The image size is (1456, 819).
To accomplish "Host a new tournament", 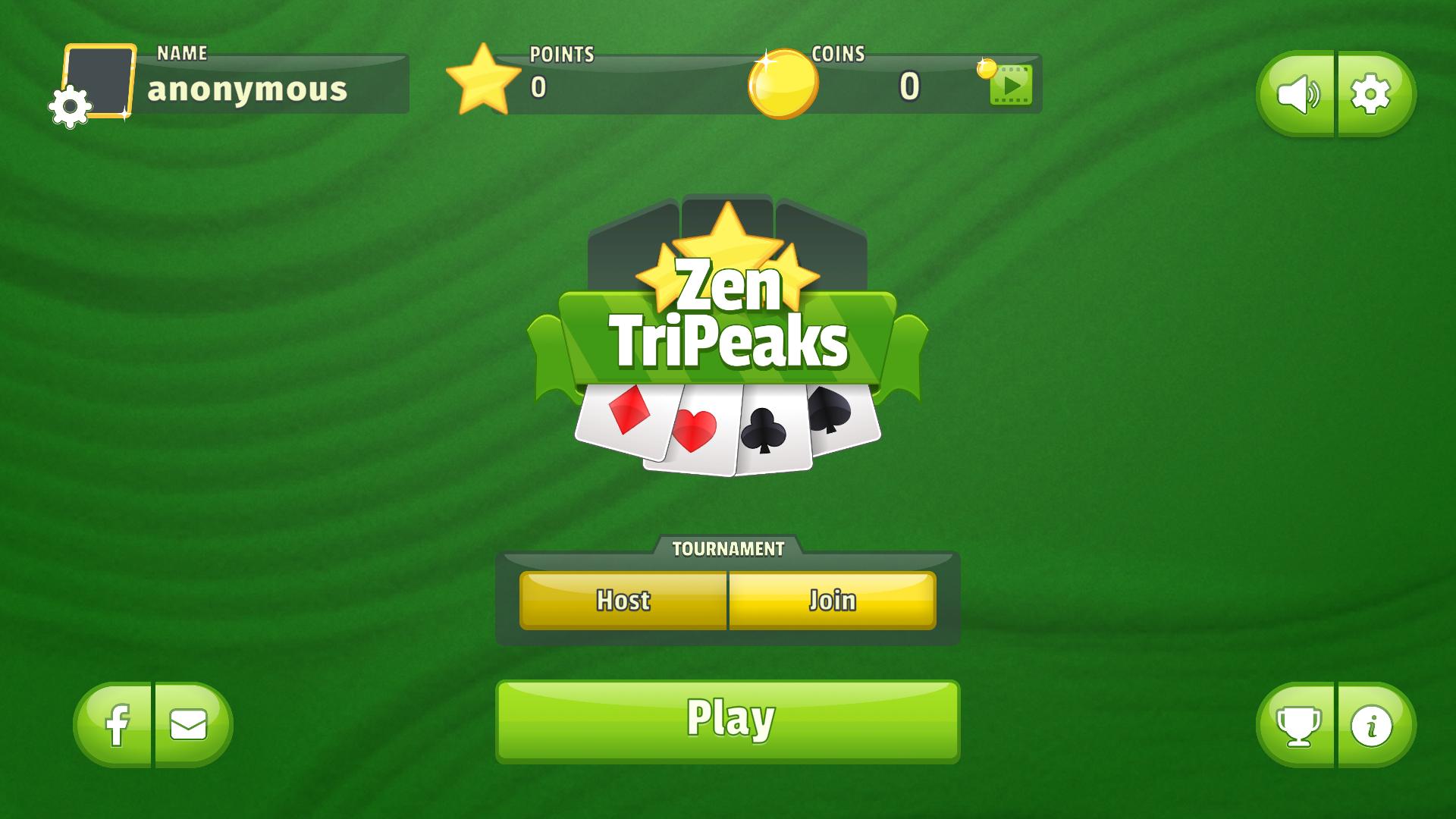I will [x=623, y=601].
